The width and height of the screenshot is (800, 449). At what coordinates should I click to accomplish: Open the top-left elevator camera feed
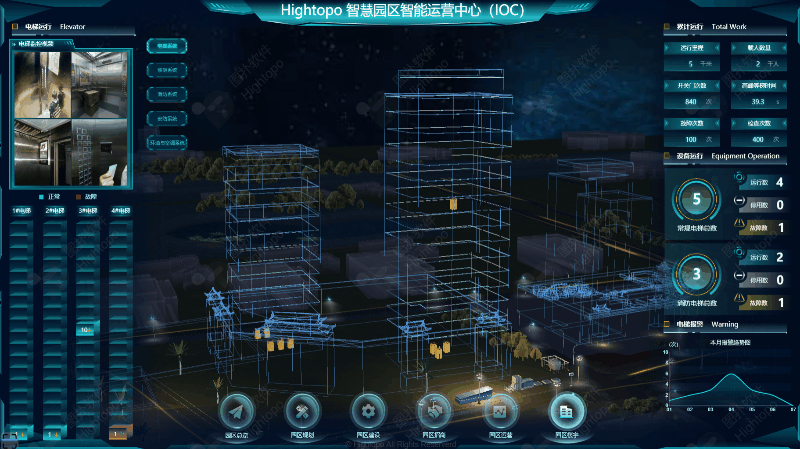coord(41,84)
